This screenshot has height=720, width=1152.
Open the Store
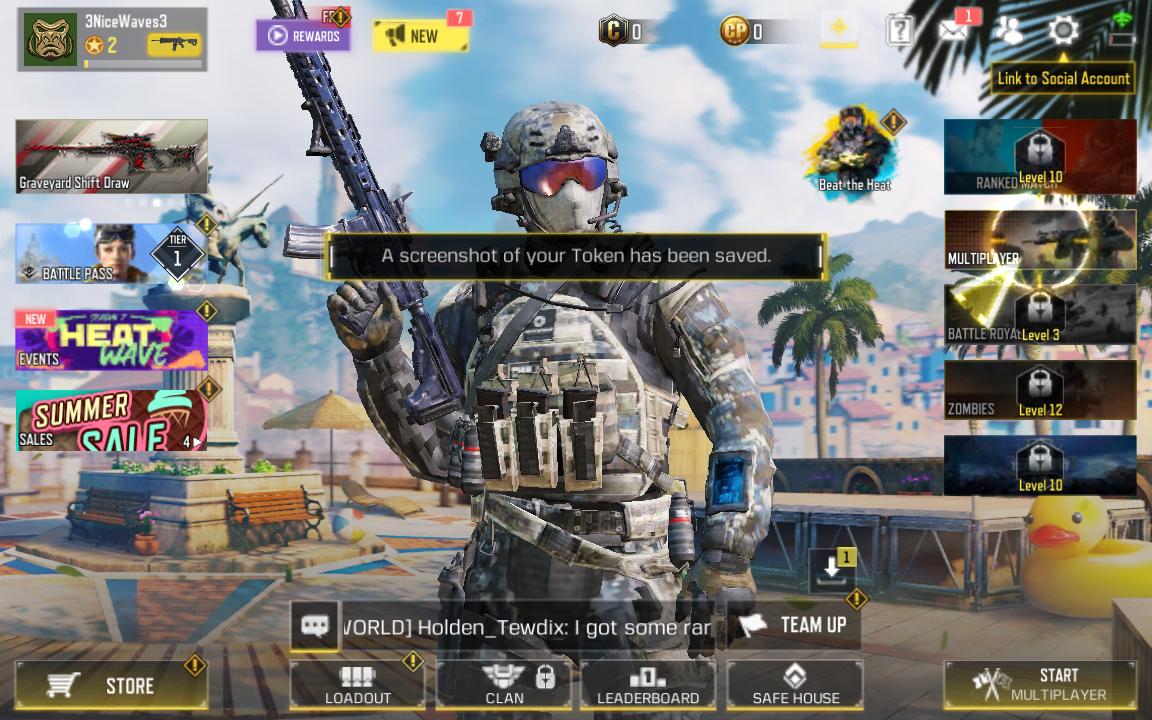[x=111, y=685]
